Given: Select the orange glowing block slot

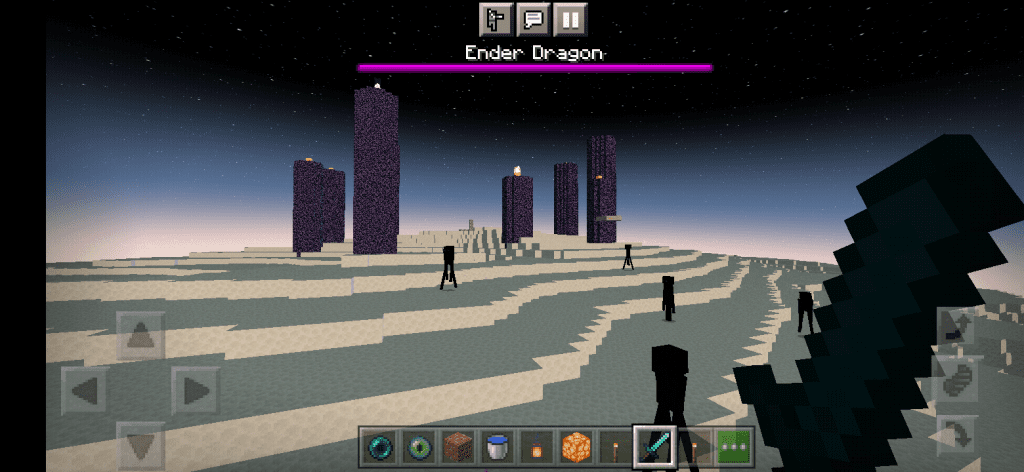Looking at the screenshot, I should tap(575, 446).
